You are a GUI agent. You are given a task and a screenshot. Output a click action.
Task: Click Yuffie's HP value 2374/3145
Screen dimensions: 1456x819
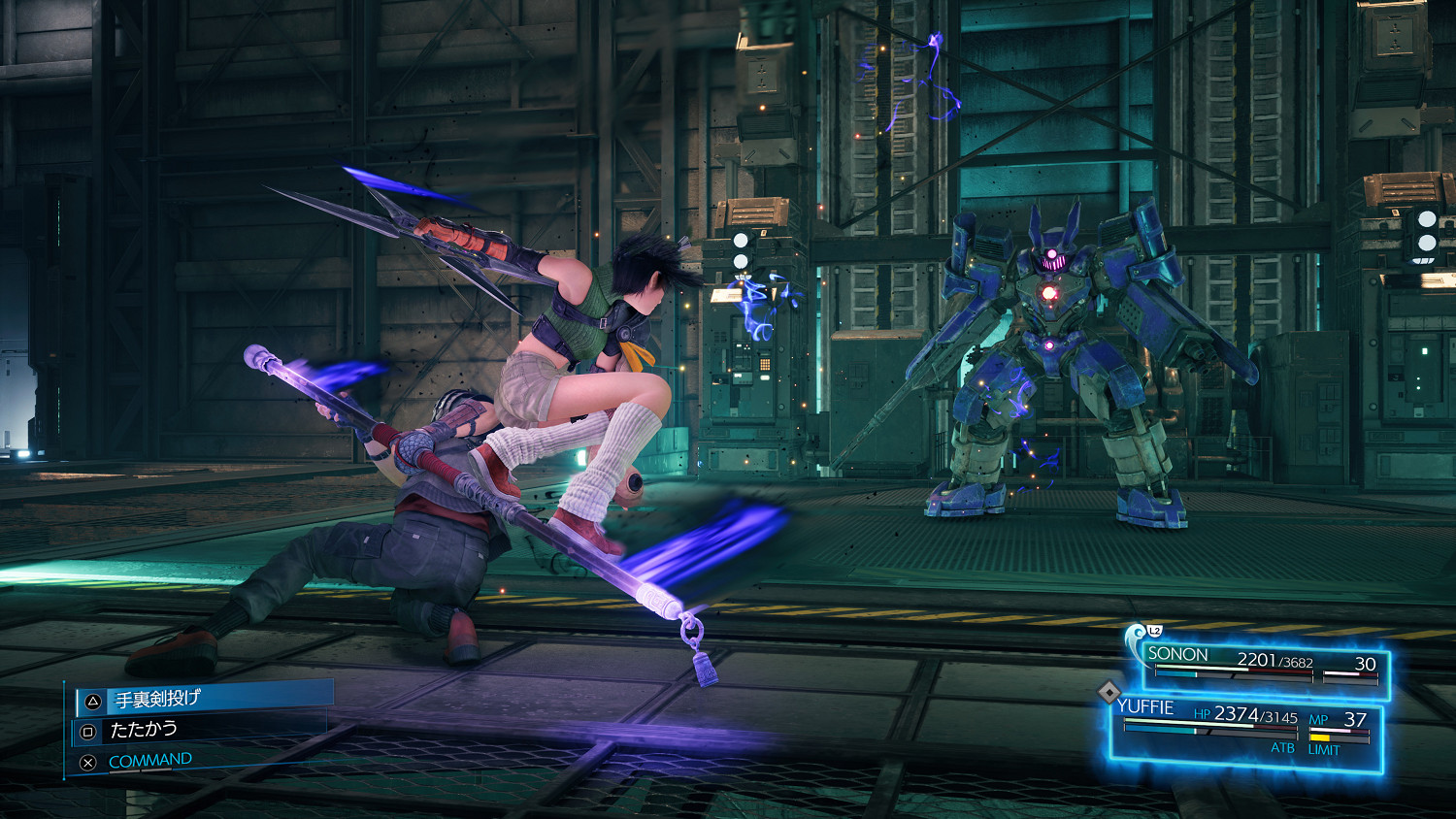coord(1255,715)
